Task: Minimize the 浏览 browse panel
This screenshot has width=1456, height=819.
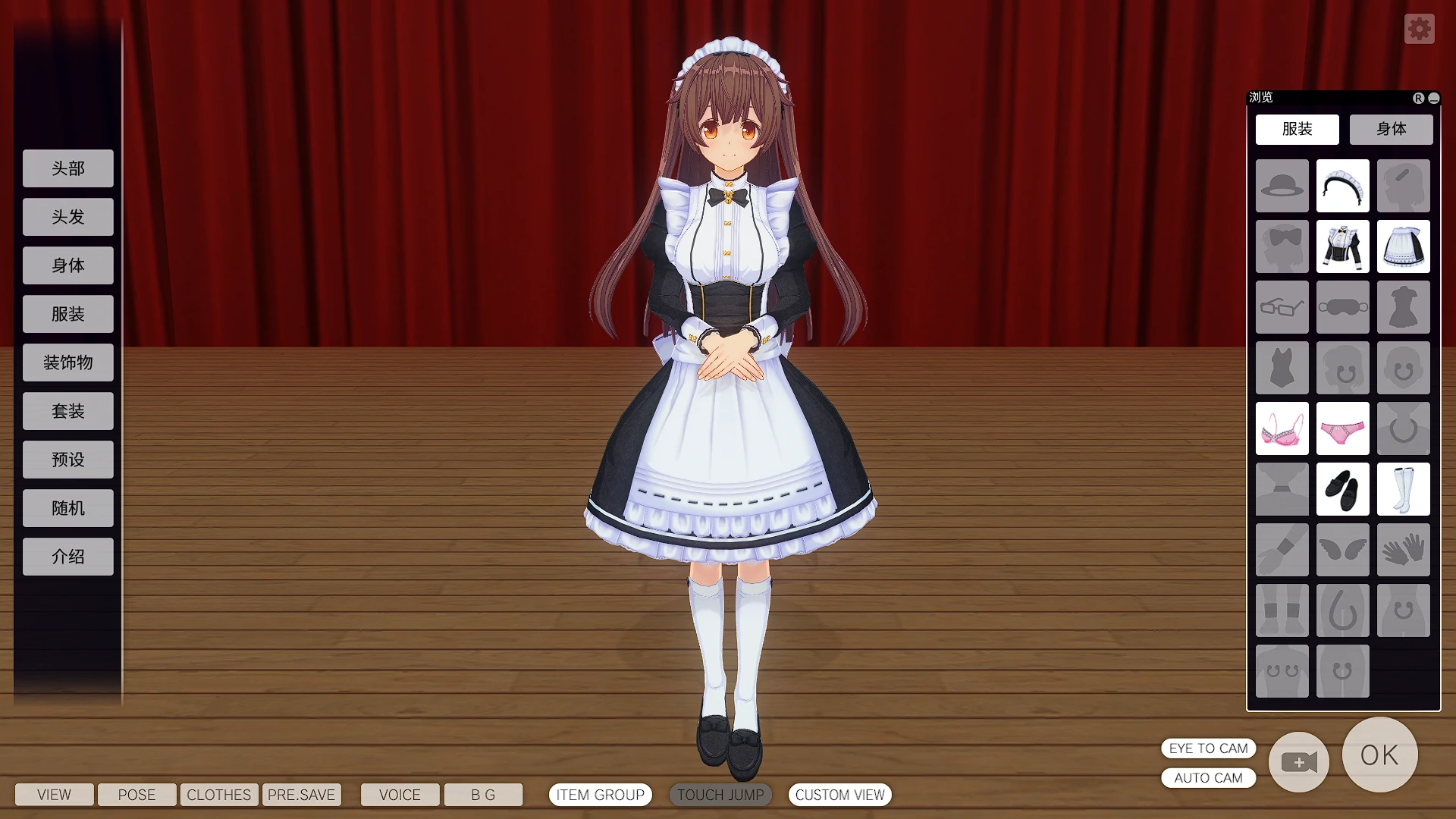Action: coord(1432,97)
